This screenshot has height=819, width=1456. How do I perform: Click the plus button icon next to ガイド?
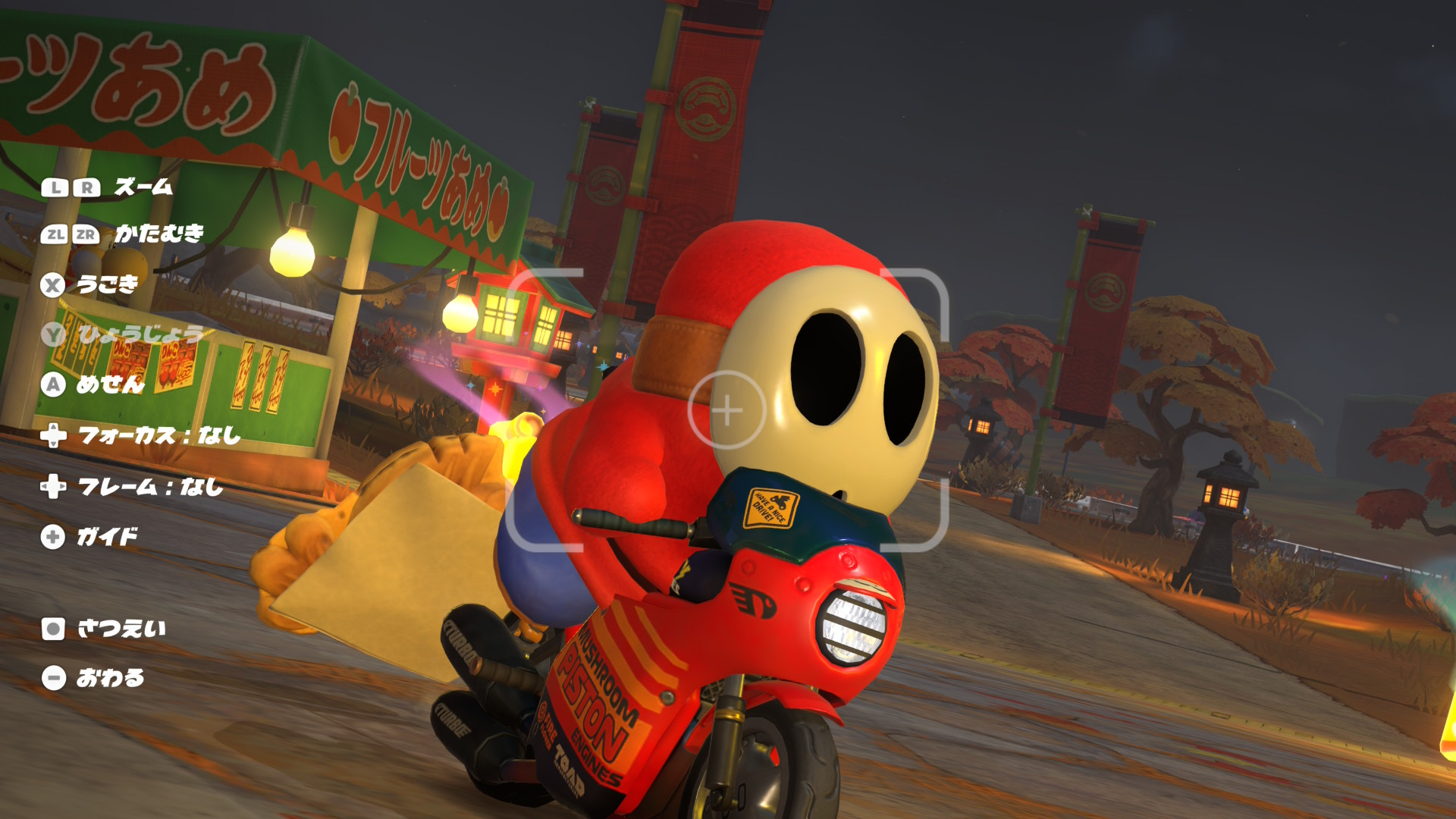tap(52, 537)
